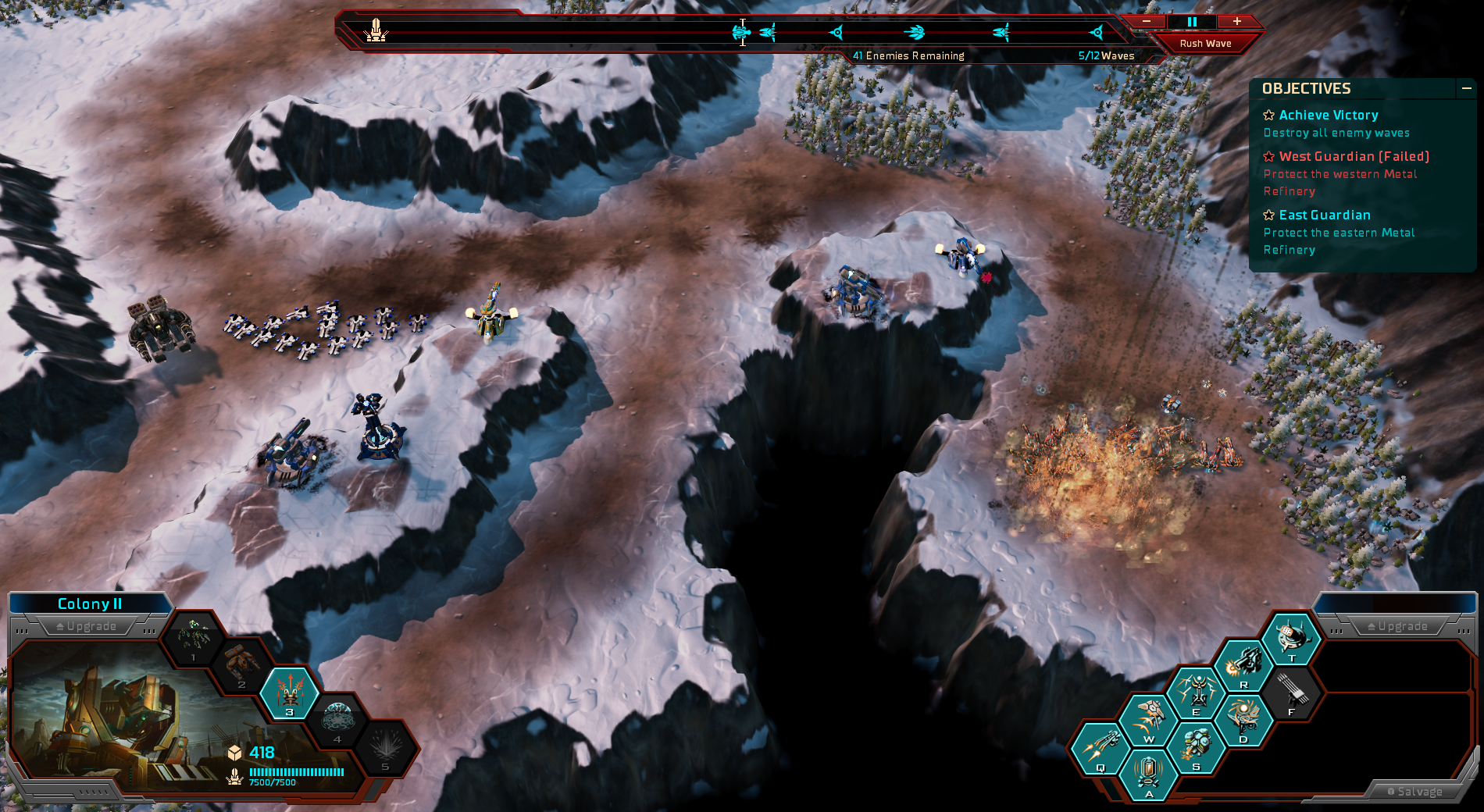Increase game speed with the plus button
The image size is (1484, 812).
coord(1237,22)
